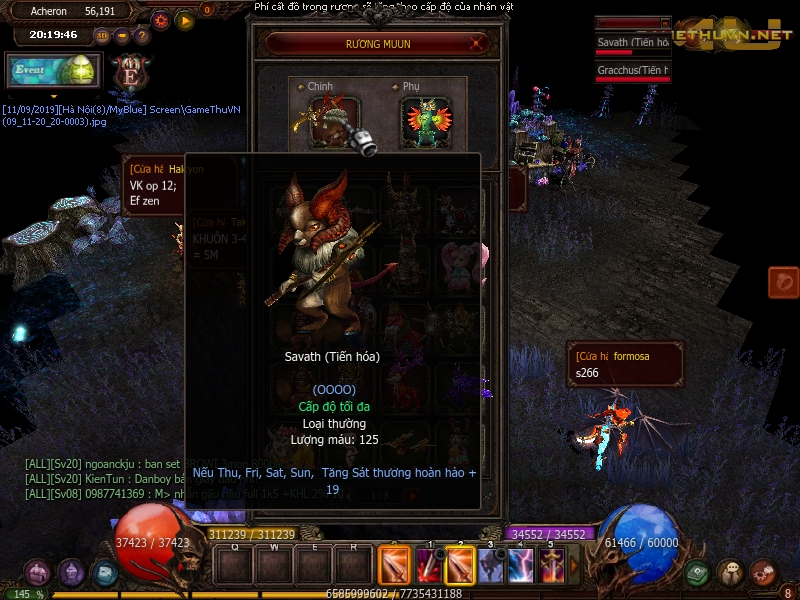Open the chat bubble icon
800x600 pixels.
[x=730, y=573]
